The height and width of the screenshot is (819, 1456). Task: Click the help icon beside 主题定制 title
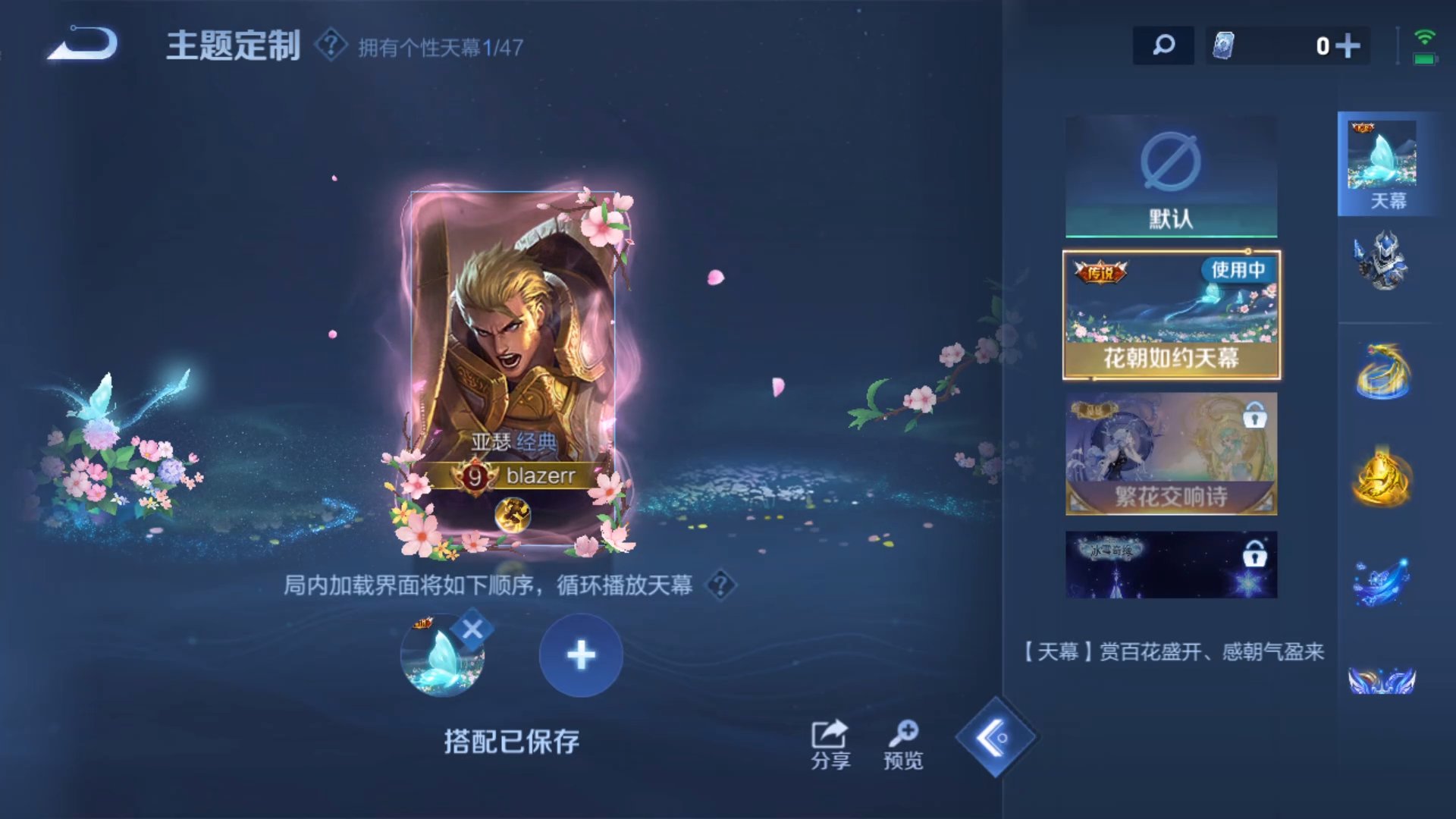pyautogui.click(x=328, y=45)
